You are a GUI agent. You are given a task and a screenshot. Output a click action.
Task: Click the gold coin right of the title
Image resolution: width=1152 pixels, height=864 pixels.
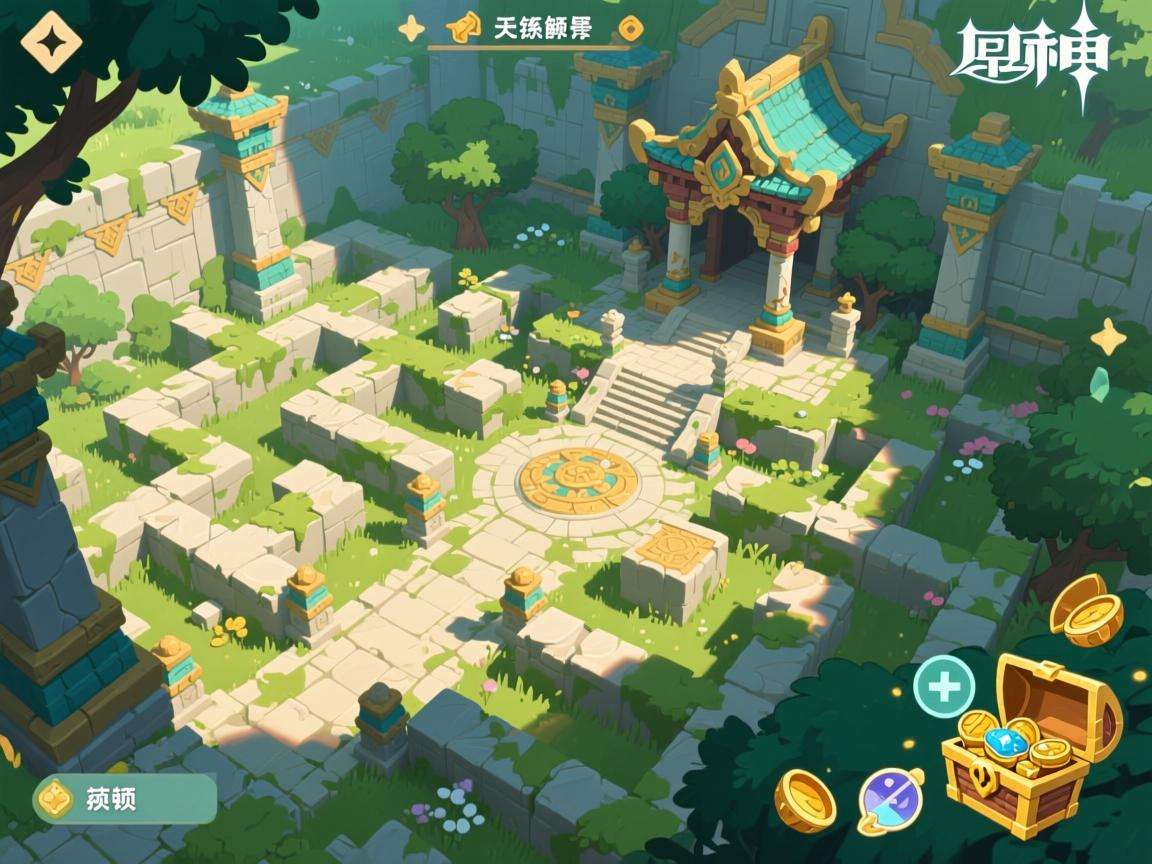(631, 26)
